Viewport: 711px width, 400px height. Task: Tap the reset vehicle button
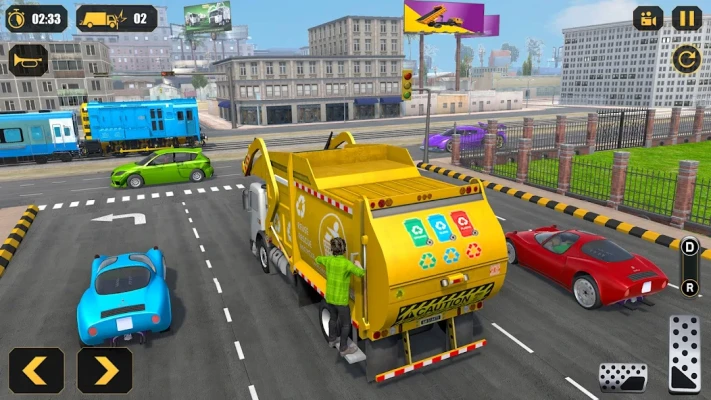coord(686,59)
